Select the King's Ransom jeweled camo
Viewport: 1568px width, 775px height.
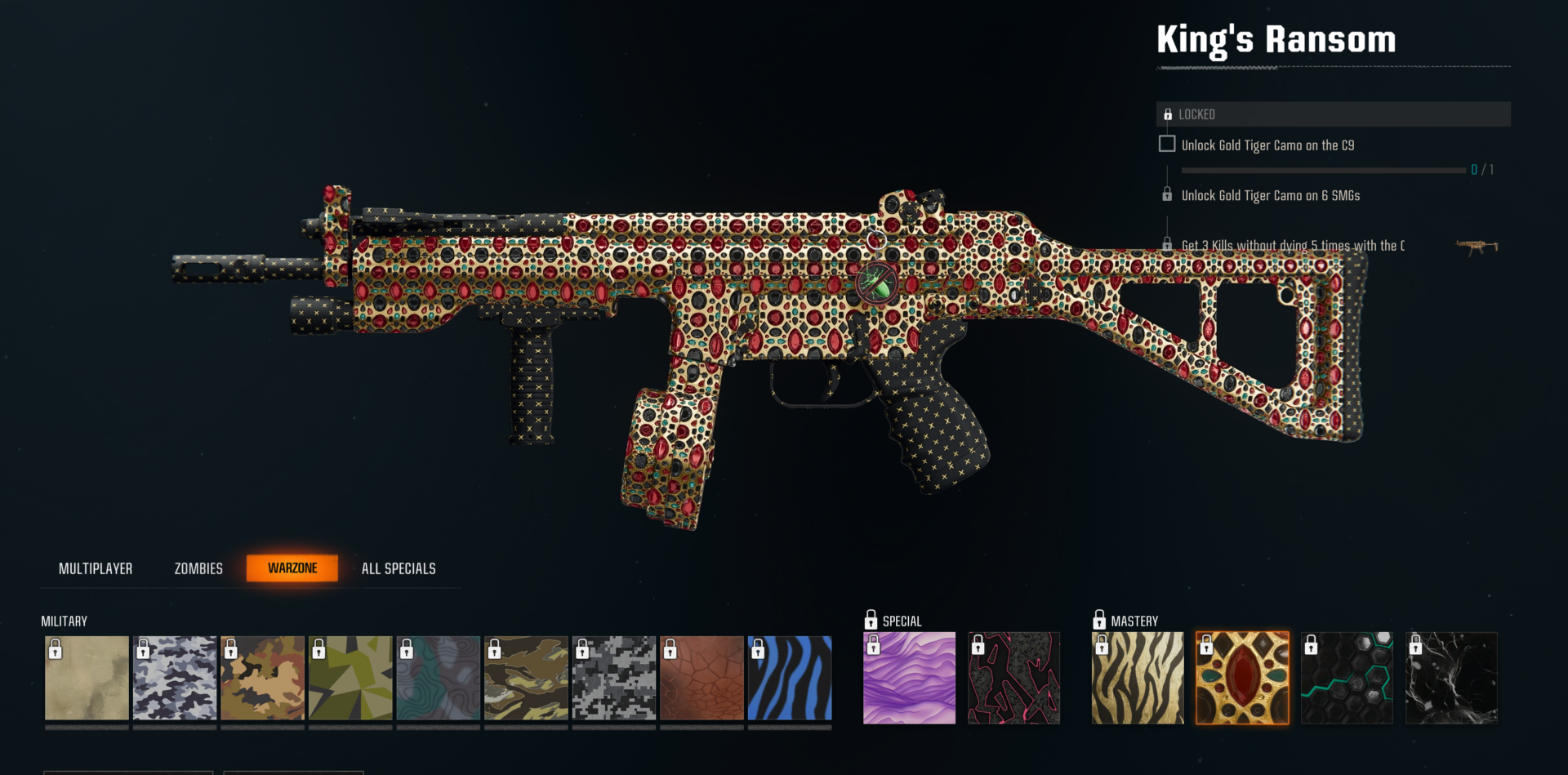tap(1242, 678)
